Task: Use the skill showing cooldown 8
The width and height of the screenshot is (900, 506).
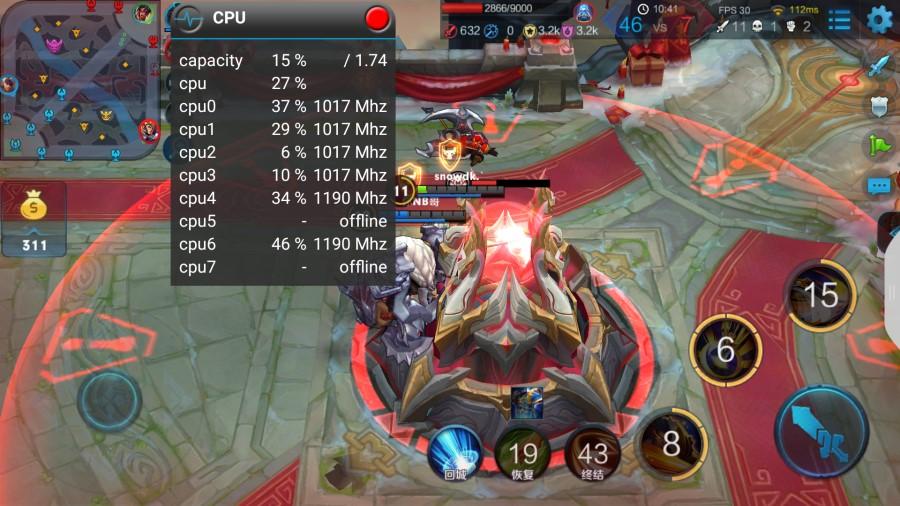Action: pyautogui.click(x=671, y=441)
